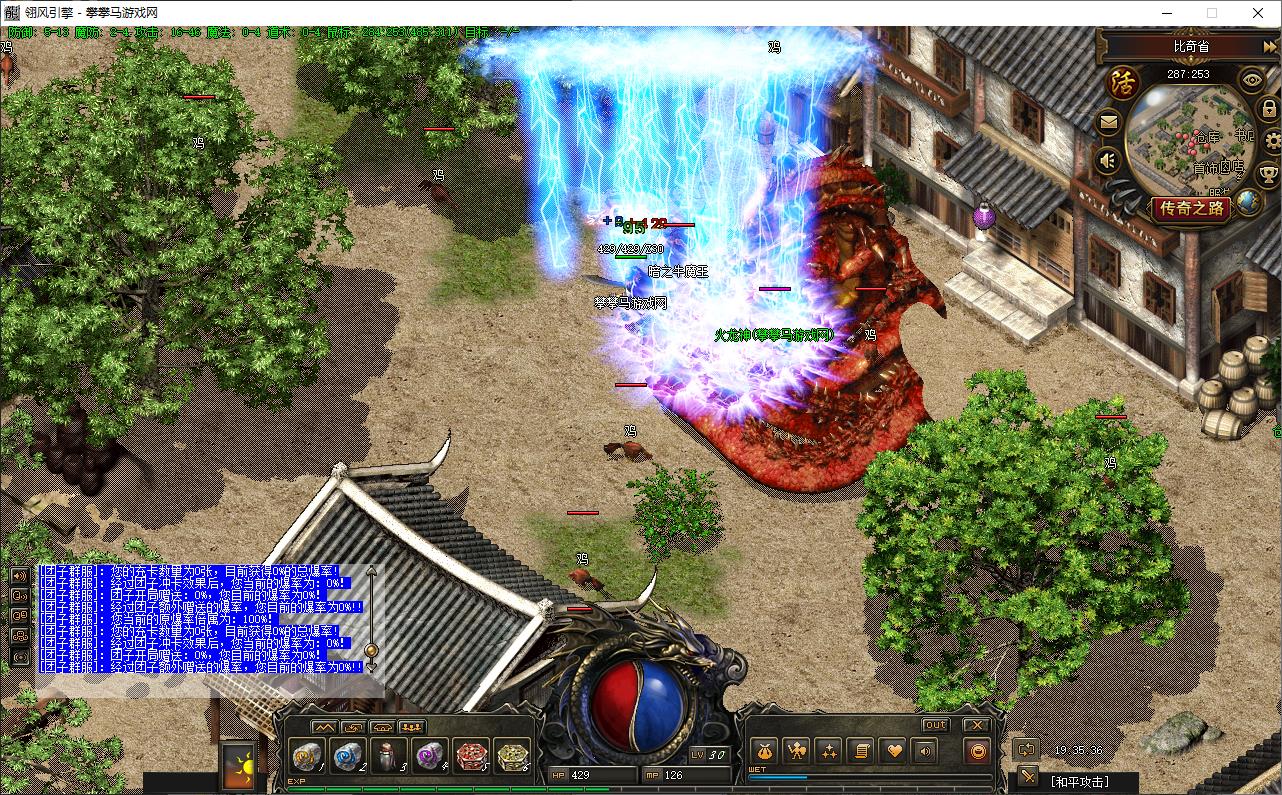Click the 和平攻击 attack mode label
1282x795 pixels.
(x=1079, y=781)
